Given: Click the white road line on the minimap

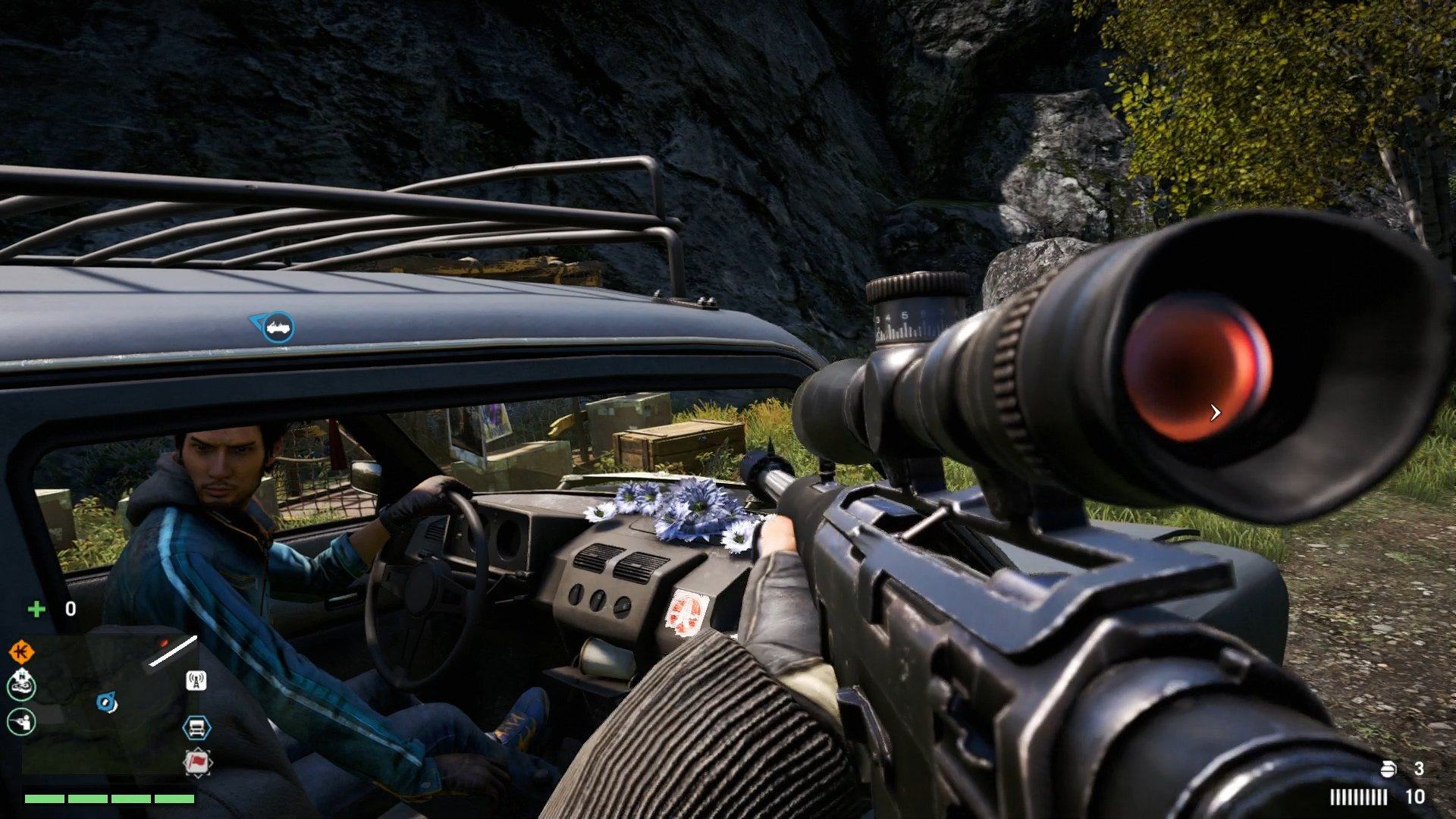Looking at the screenshot, I should [x=173, y=651].
